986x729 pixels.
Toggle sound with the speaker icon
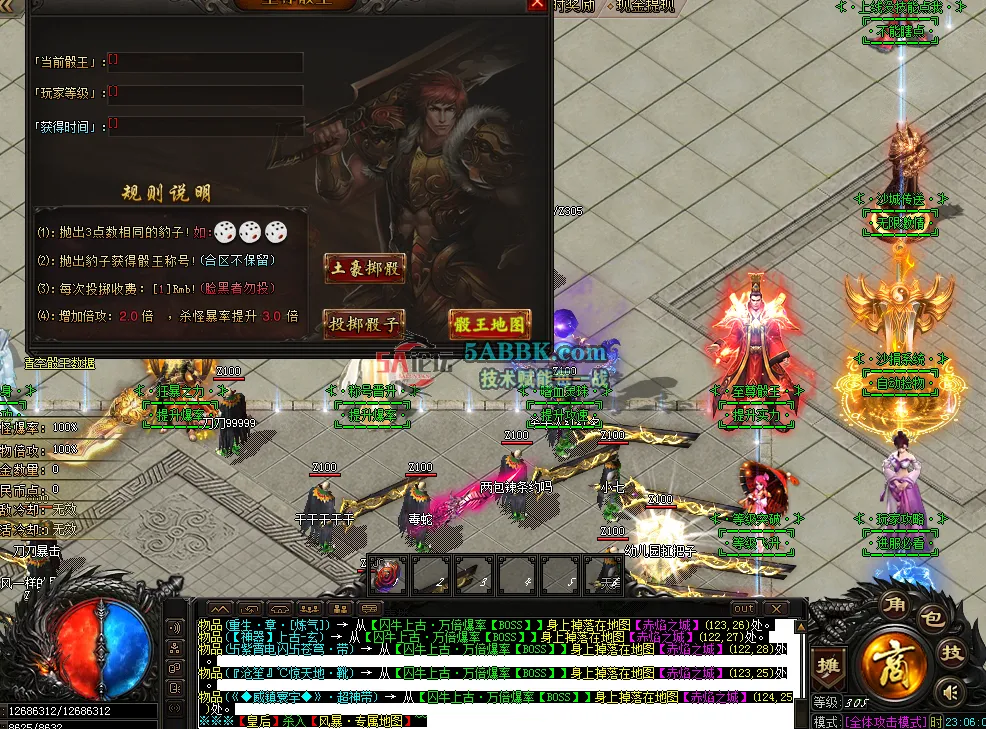pyautogui.click(x=949, y=690)
